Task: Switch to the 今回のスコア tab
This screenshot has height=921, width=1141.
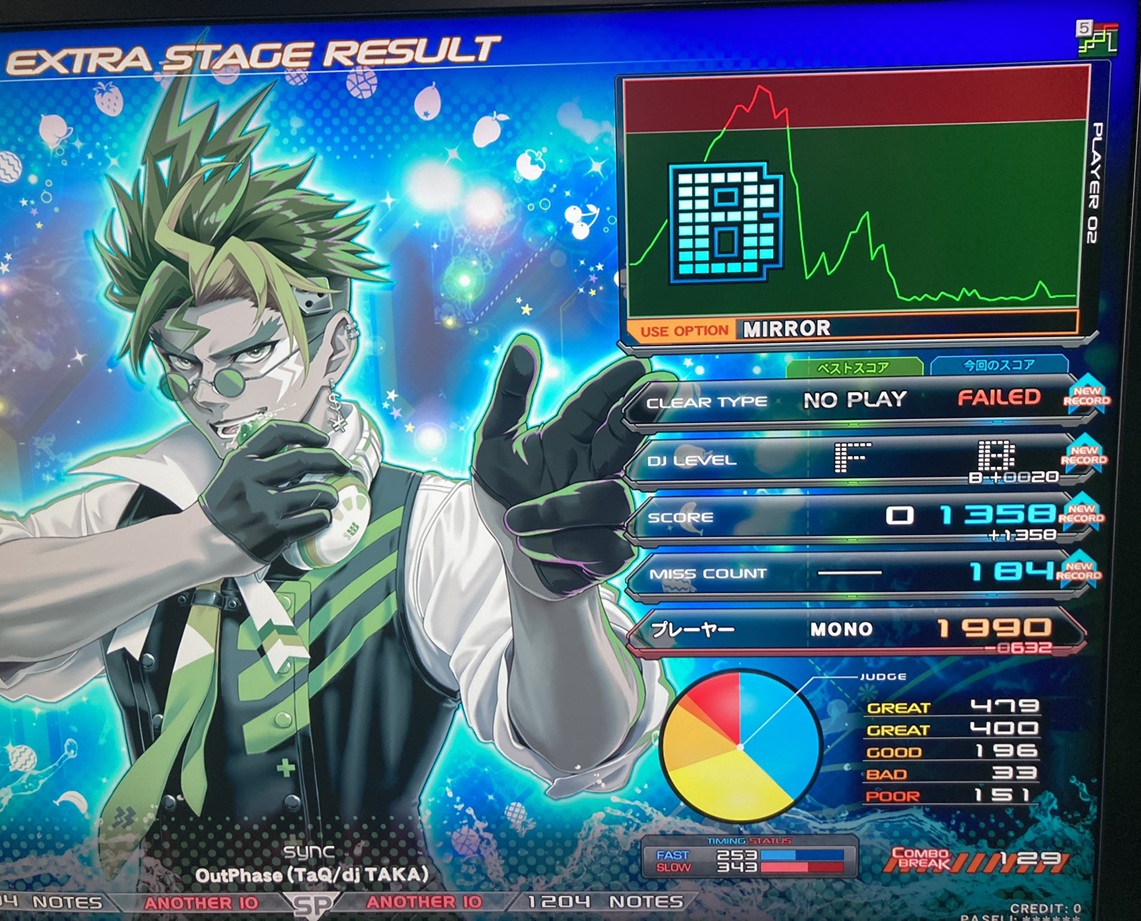Action: pos(998,365)
